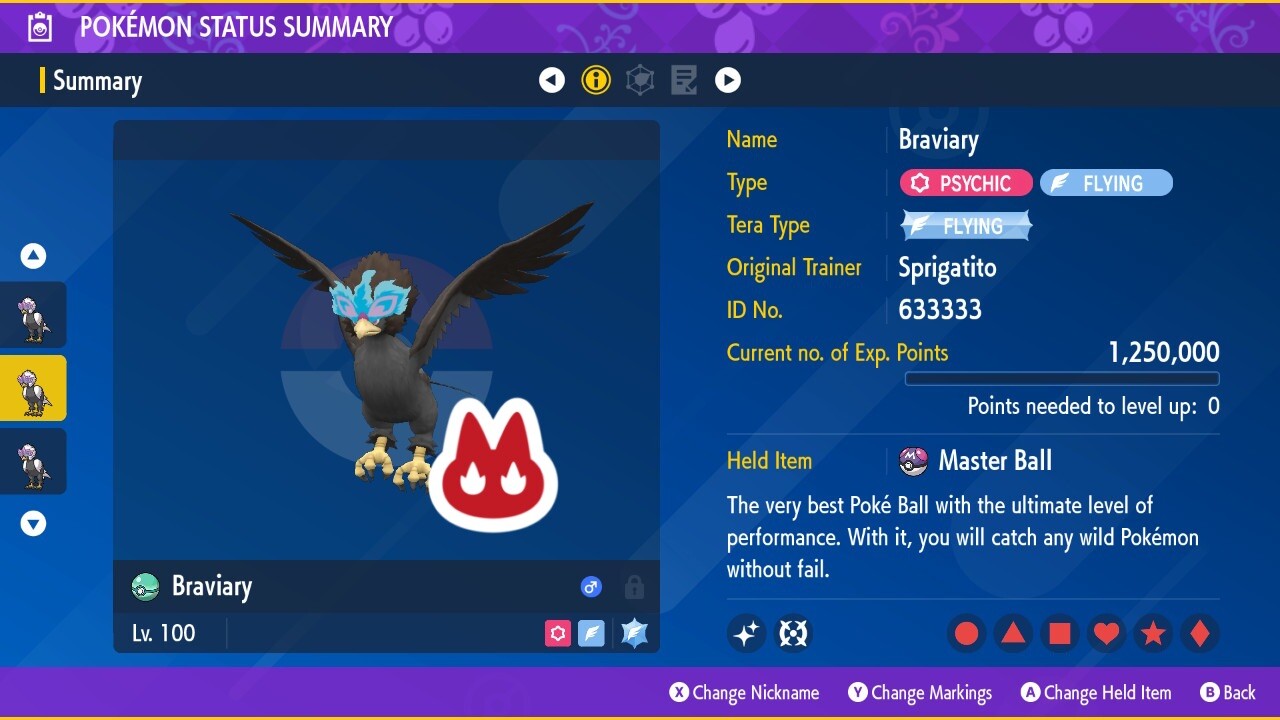
Task: Click the Tera symbol next to the sparkles
Action: (793, 633)
